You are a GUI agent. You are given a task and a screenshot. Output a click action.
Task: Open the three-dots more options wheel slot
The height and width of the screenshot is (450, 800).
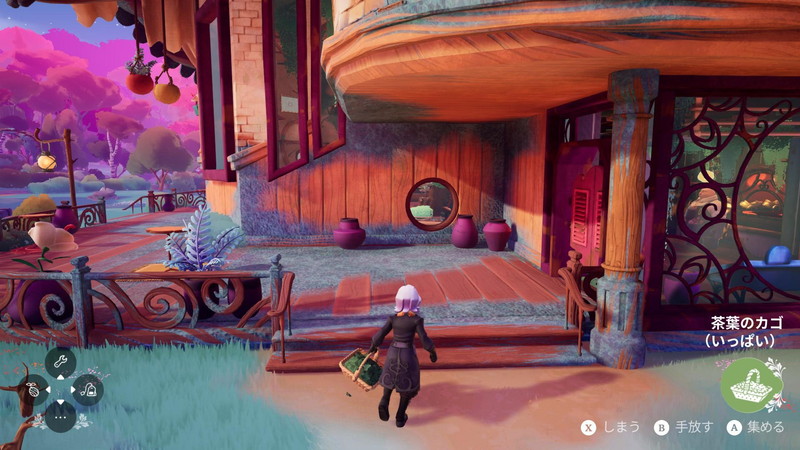pyautogui.click(x=60, y=416)
